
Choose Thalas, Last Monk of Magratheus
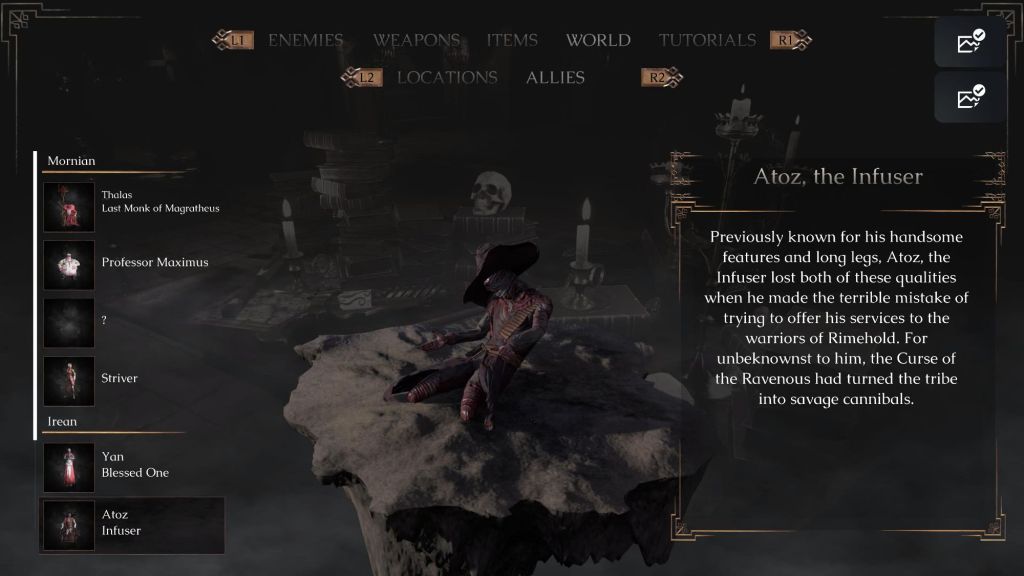coord(132,205)
